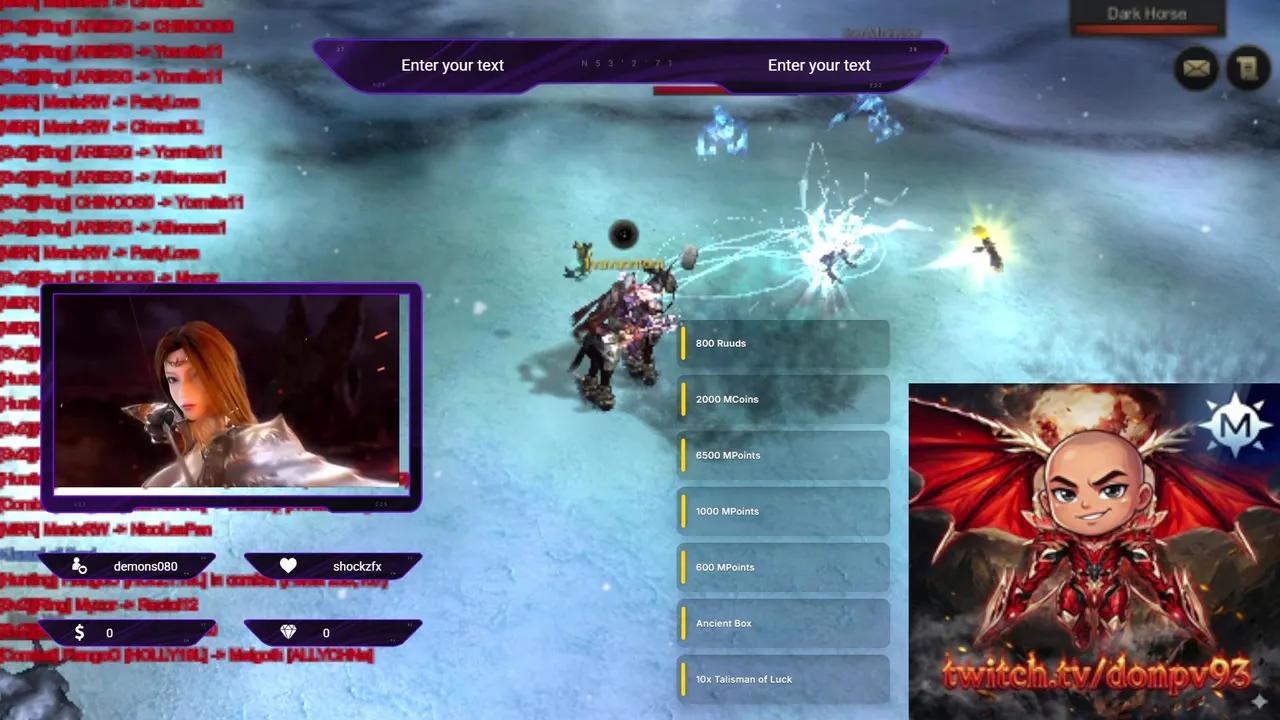
Task: Choose the 1000 MPoints reward
Action: coord(783,511)
